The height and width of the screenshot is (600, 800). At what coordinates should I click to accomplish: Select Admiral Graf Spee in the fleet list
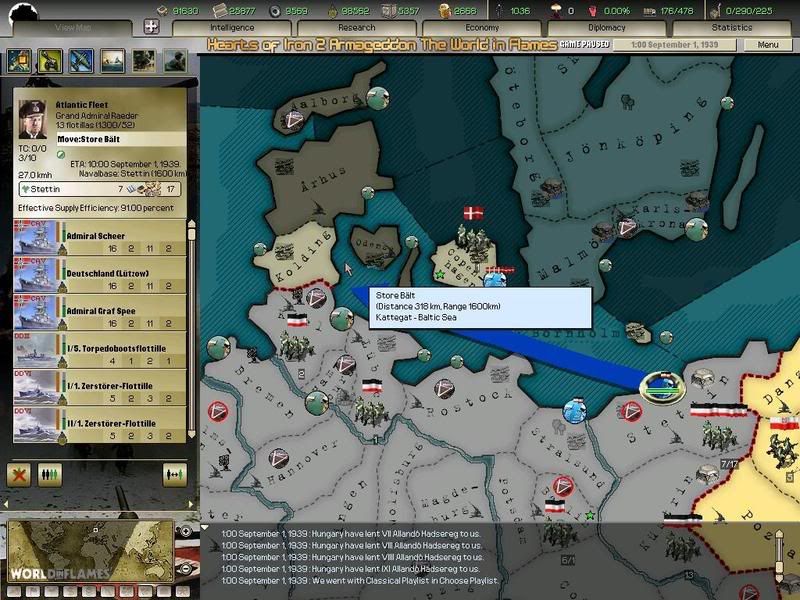[100, 314]
